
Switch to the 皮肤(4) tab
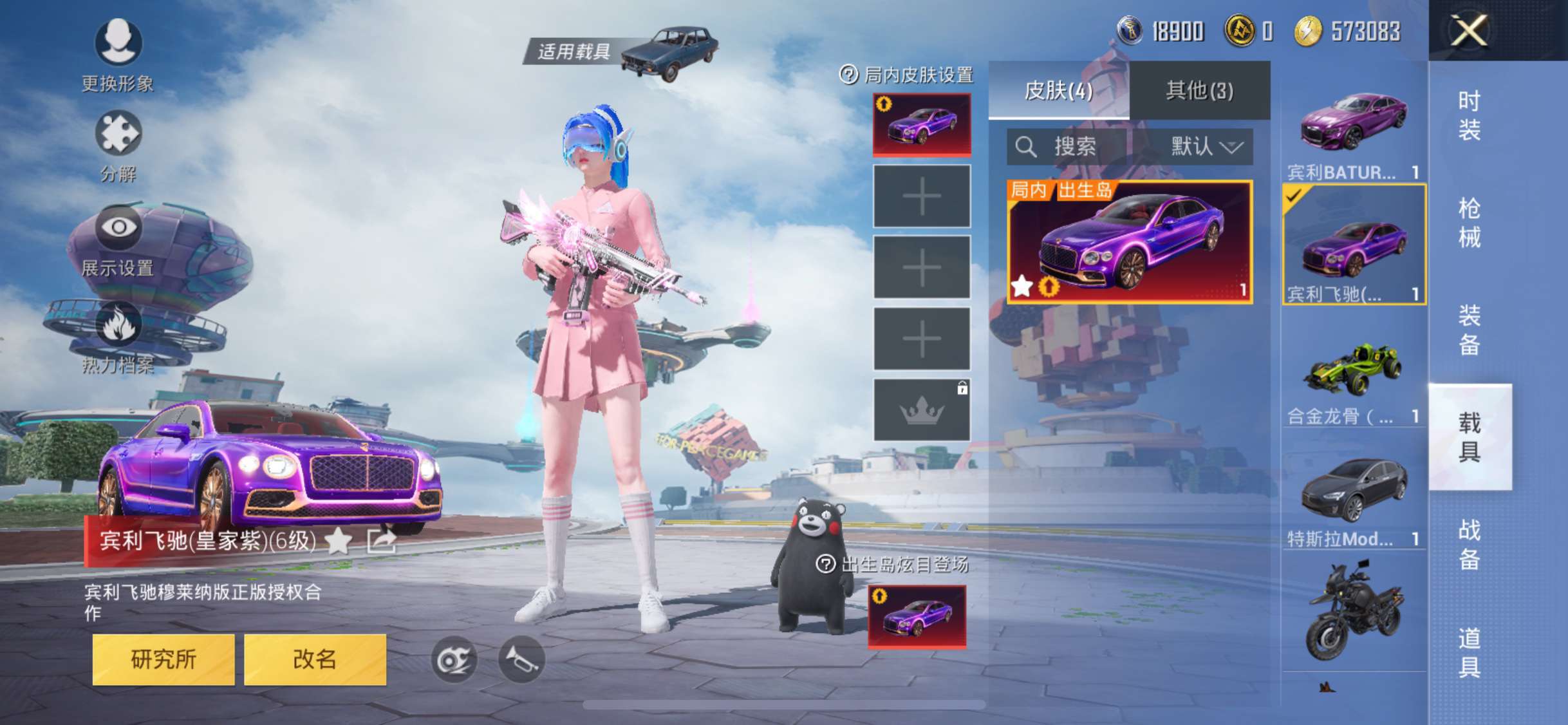tap(1058, 91)
